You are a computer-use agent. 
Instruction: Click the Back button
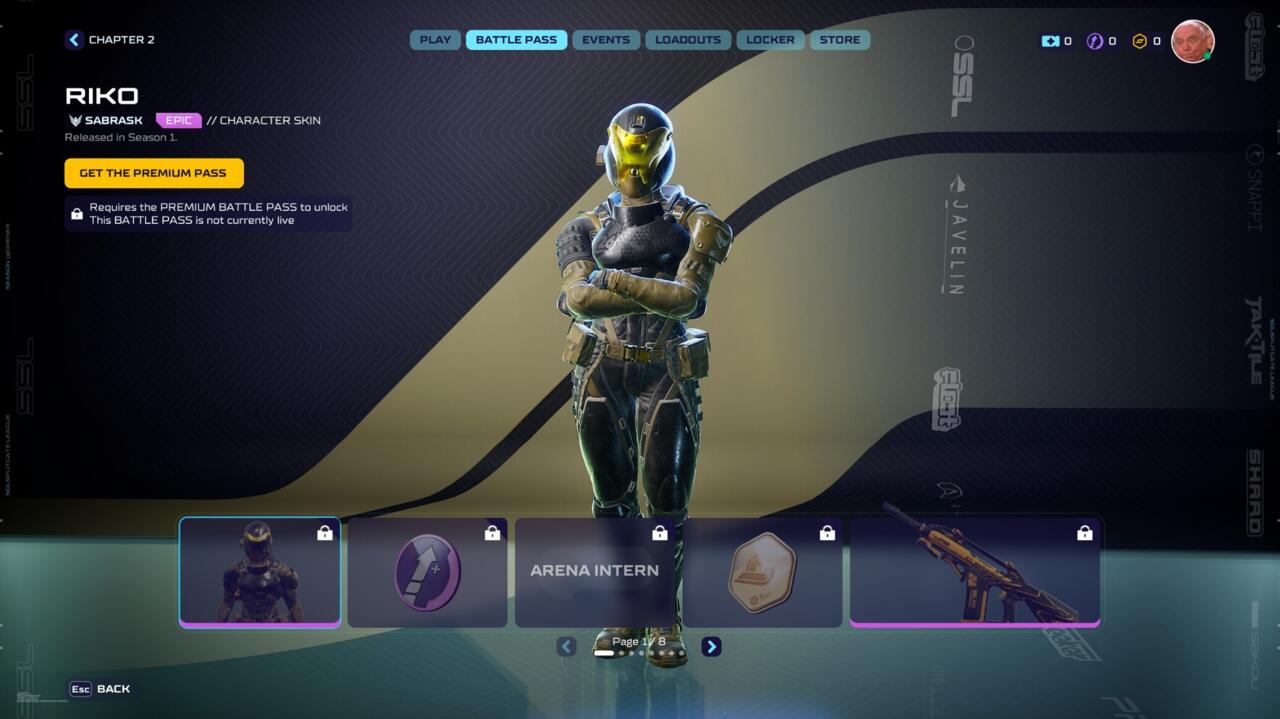(x=100, y=689)
